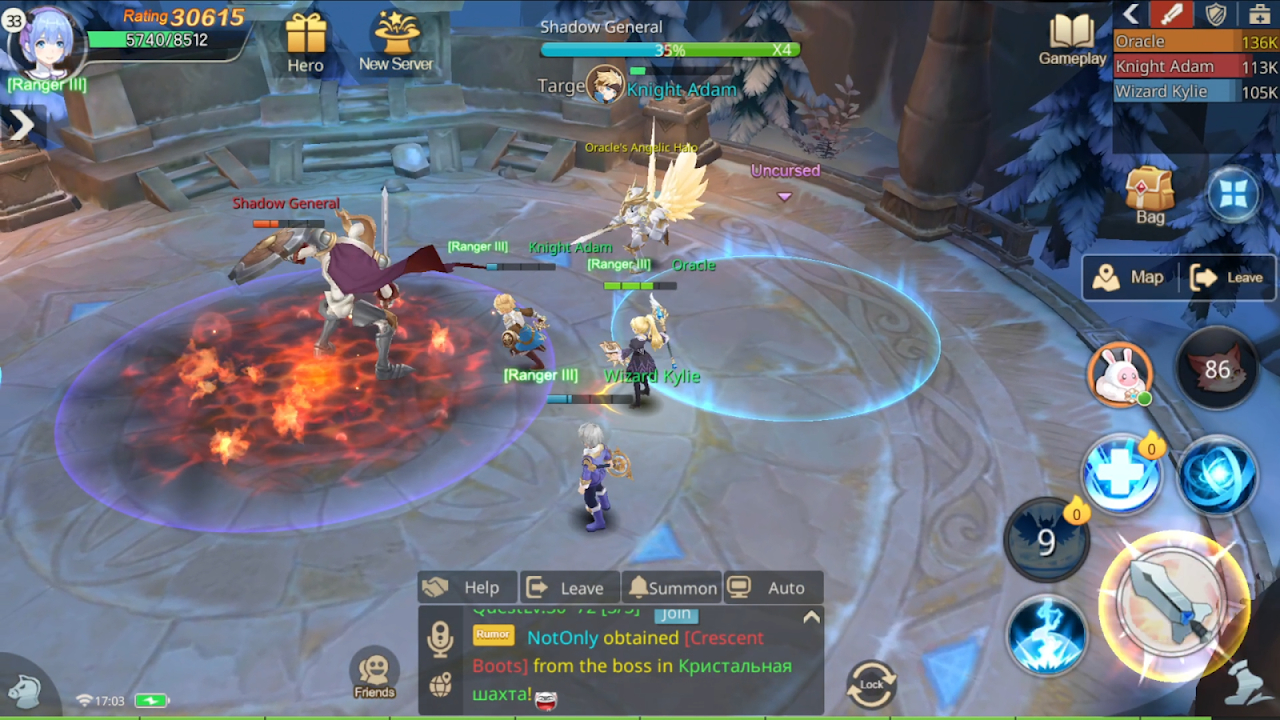This screenshot has width=1280, height=720.
Task: Toggle Auto battle mode
Action: (x=772, y=588)
